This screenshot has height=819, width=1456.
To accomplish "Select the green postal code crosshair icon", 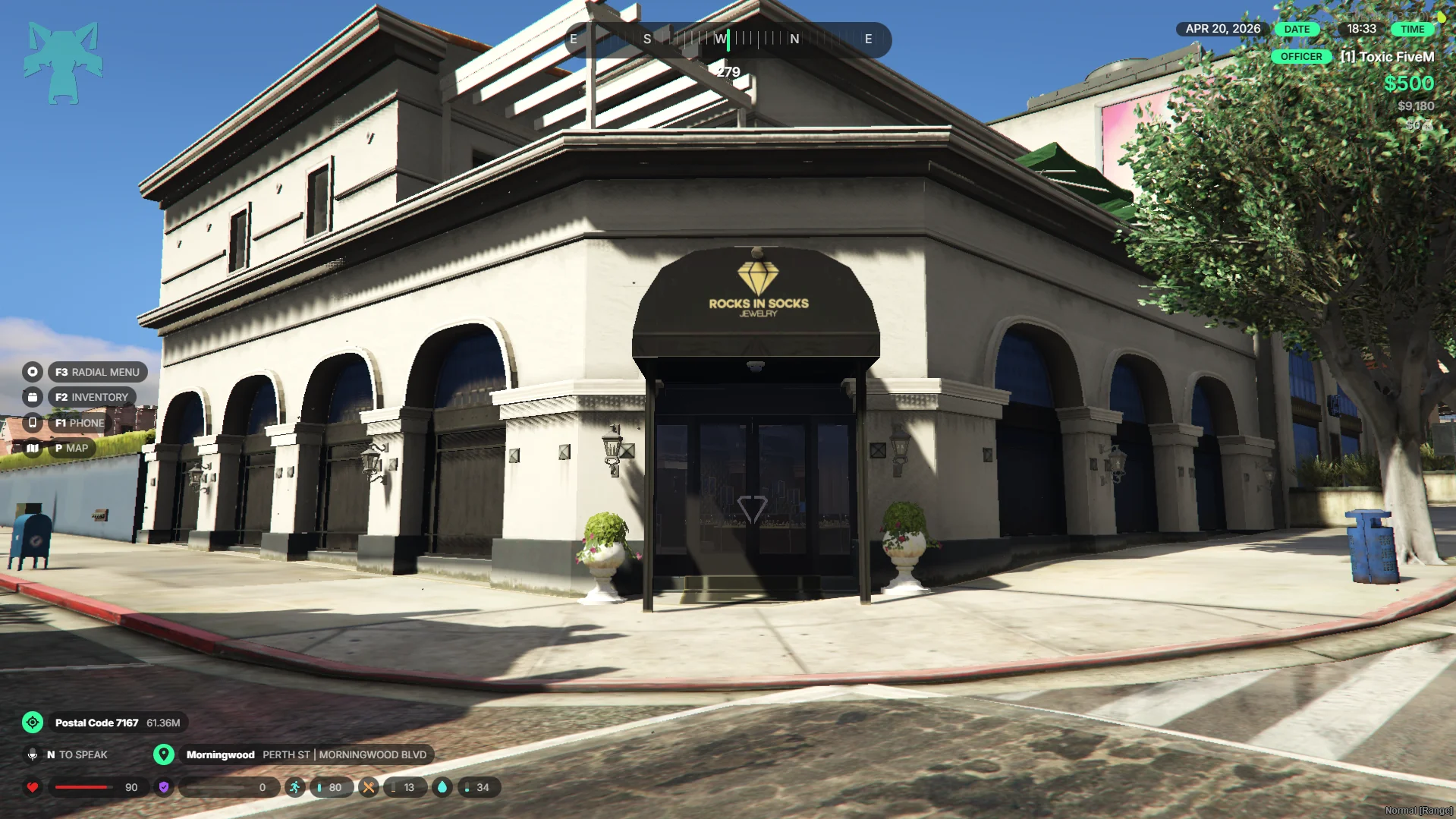I will pos(33,723).
